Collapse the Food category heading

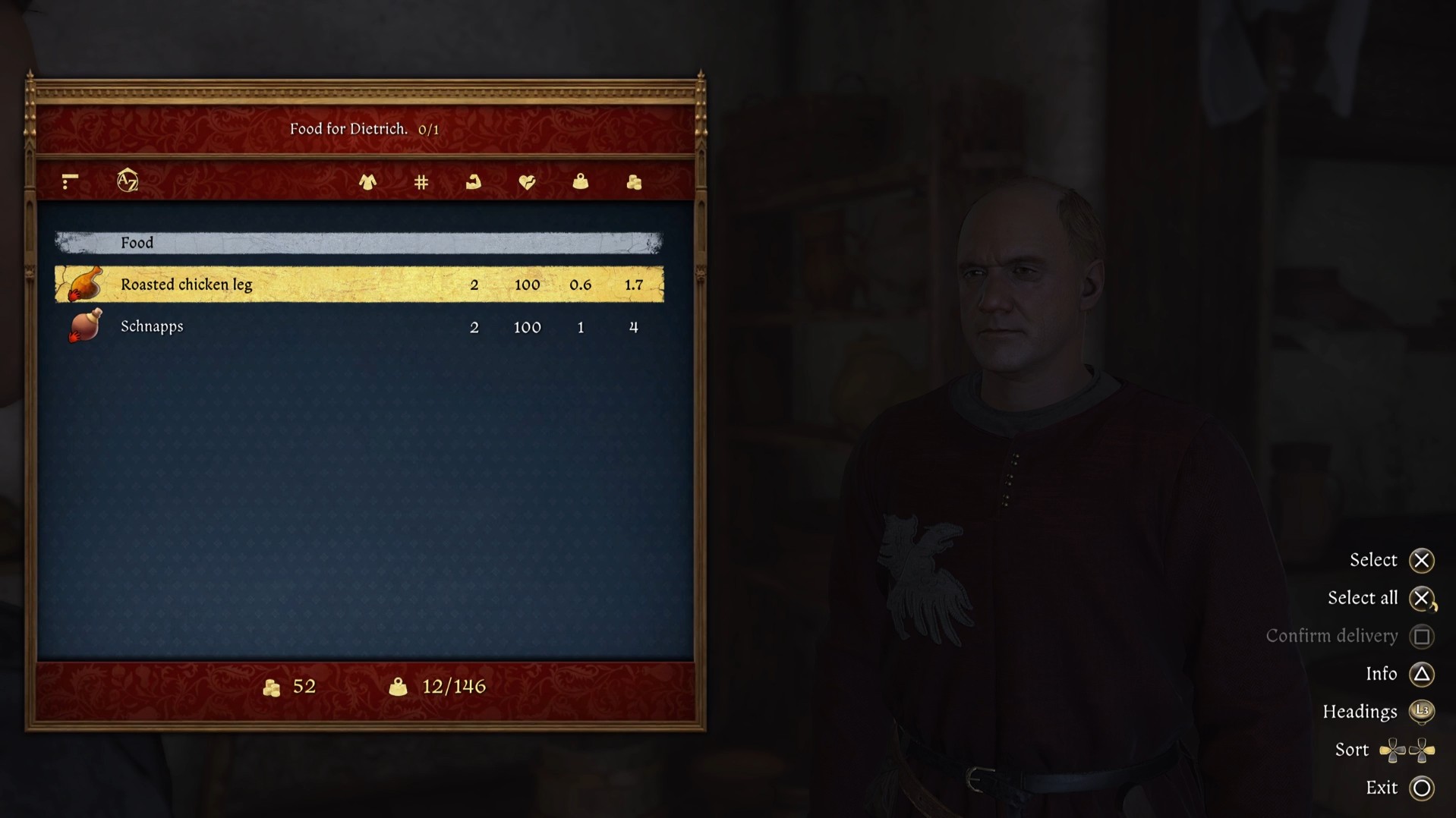359,243
